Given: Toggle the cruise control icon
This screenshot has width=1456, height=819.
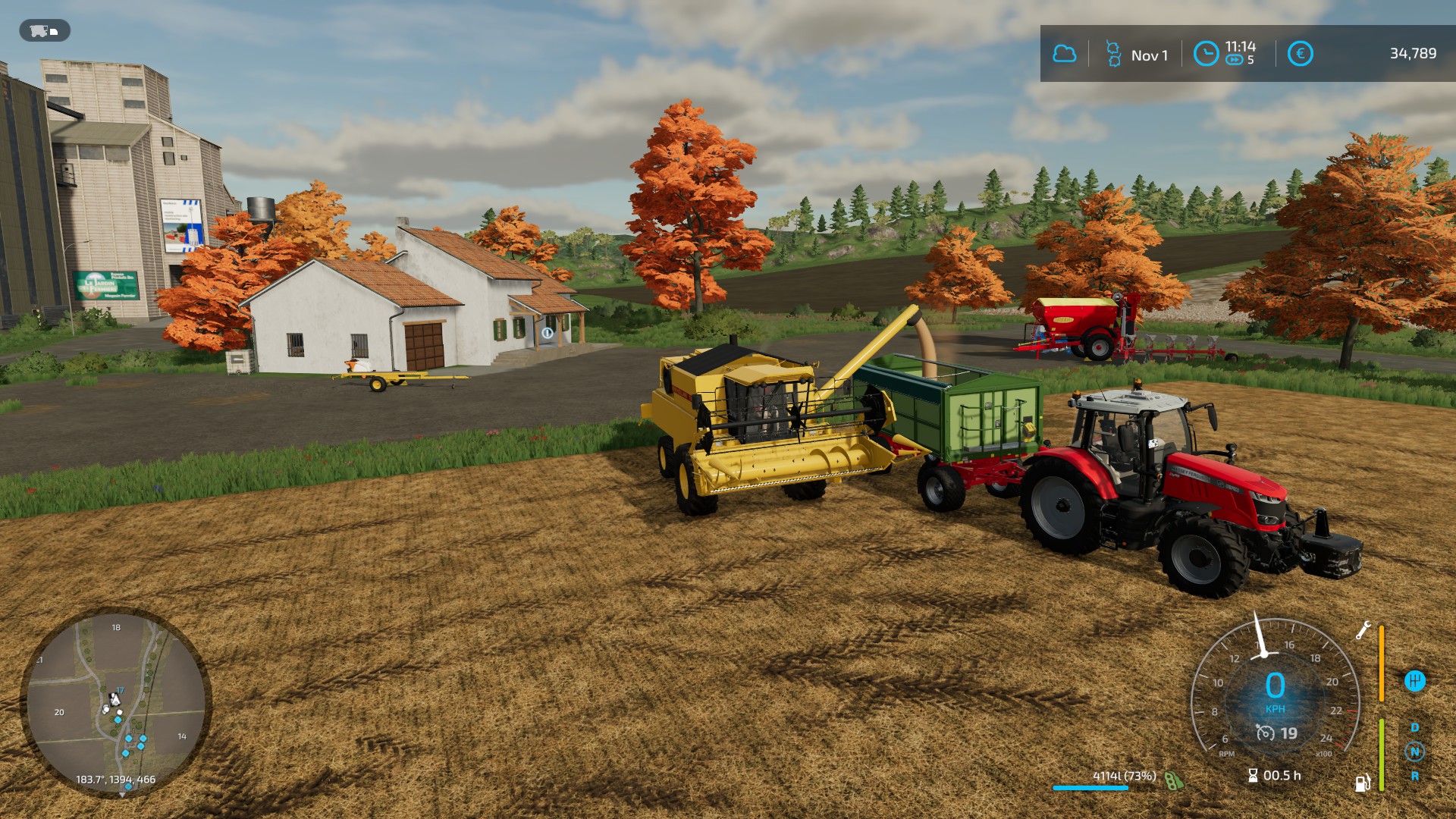Looking at the screenshot, I should click(1266, 733).
